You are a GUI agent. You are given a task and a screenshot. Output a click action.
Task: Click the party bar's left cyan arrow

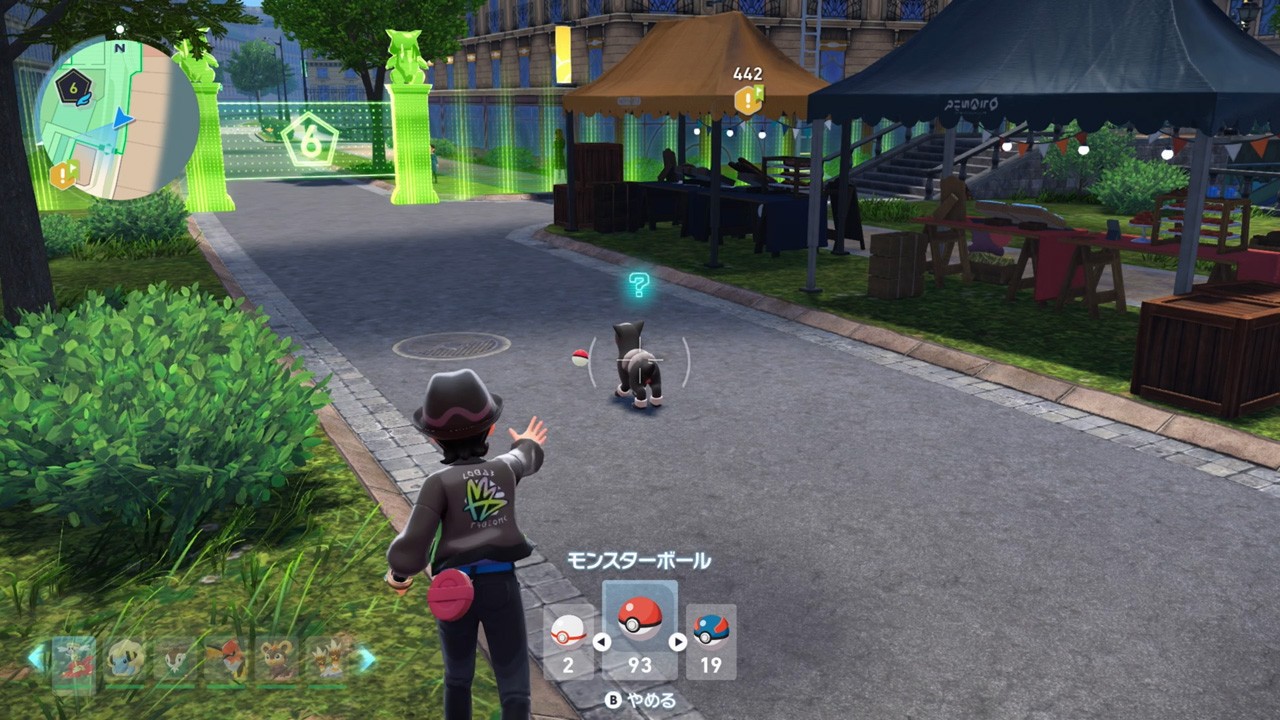37,658
